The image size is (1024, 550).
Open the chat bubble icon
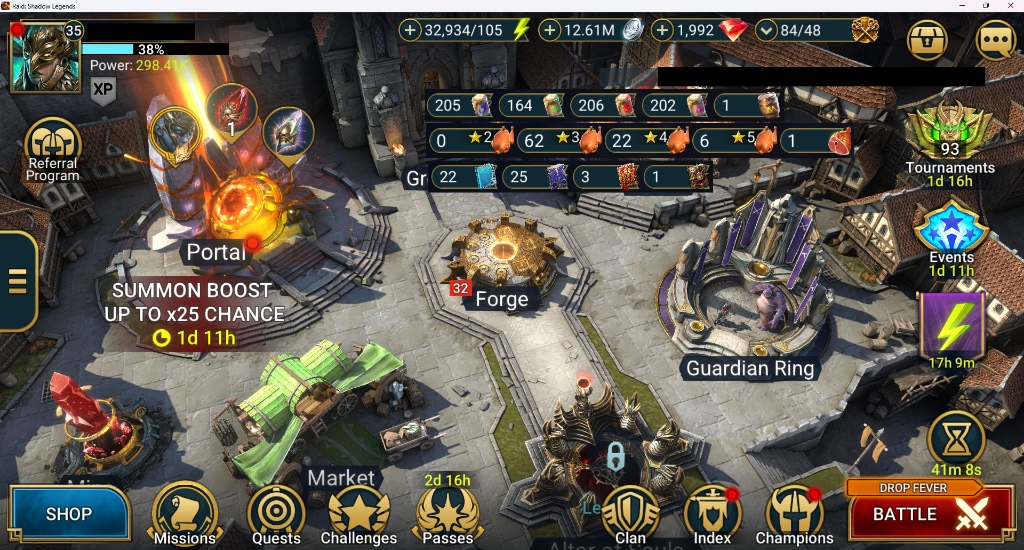pos(995,41)
